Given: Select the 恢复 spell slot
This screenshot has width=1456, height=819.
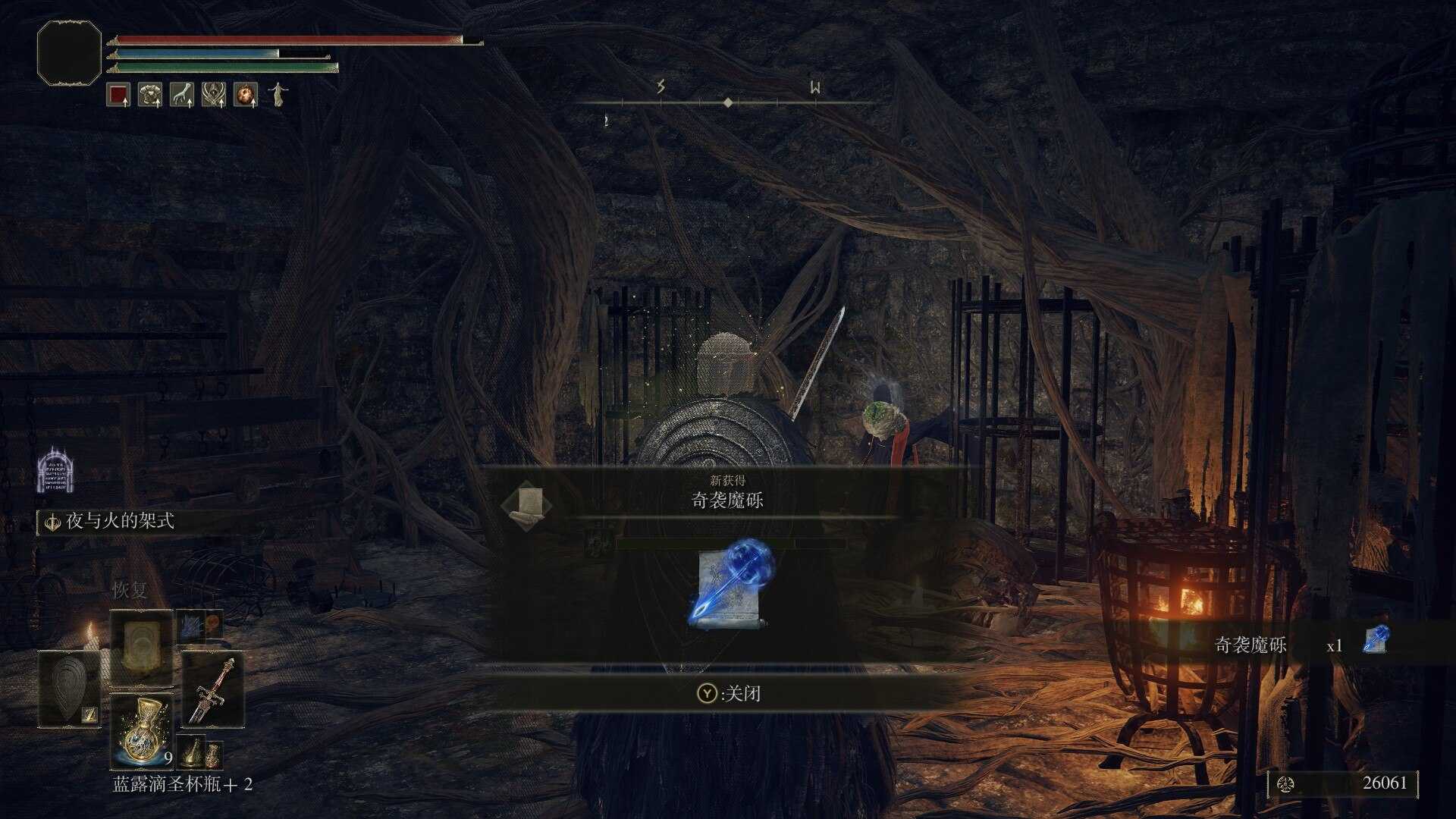Looking at the screenshot, I should pyautogui.click(x=141, y=646).
